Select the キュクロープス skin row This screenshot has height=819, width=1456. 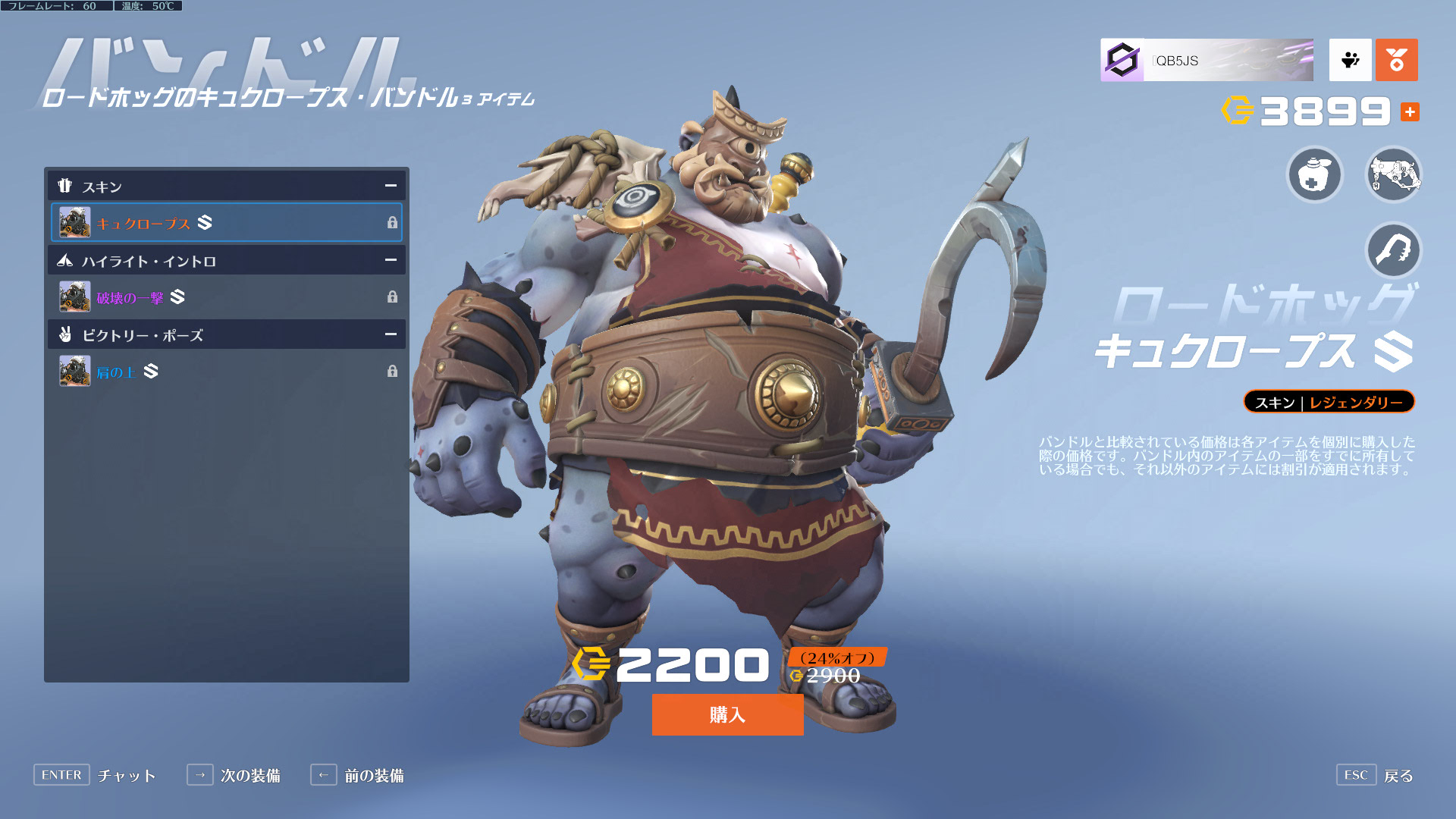(x=226, y=223)
